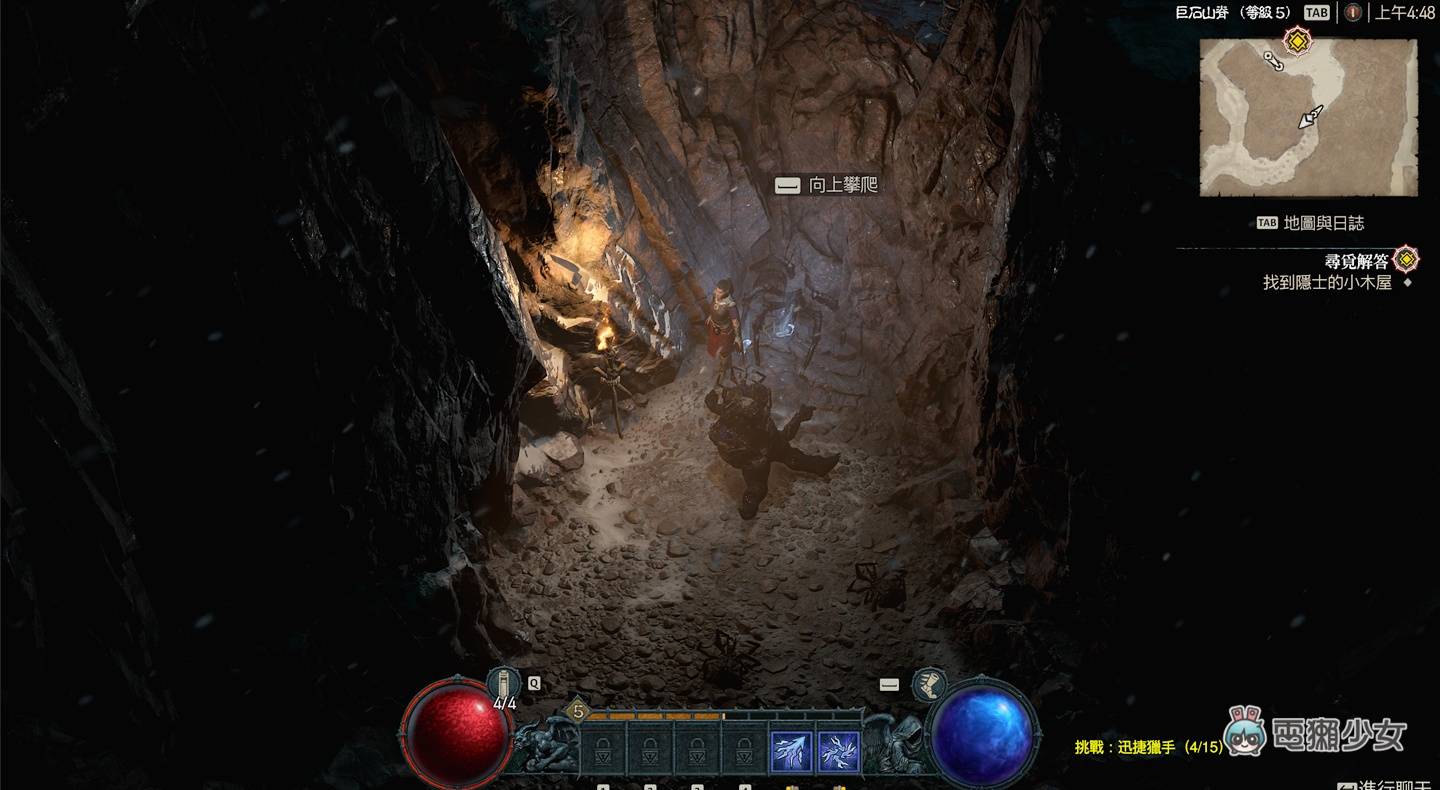Image resolution: width=1440 pixels, height=790 pixels.
Task: Open the minimap in the corner
Action: point(1308,118)
